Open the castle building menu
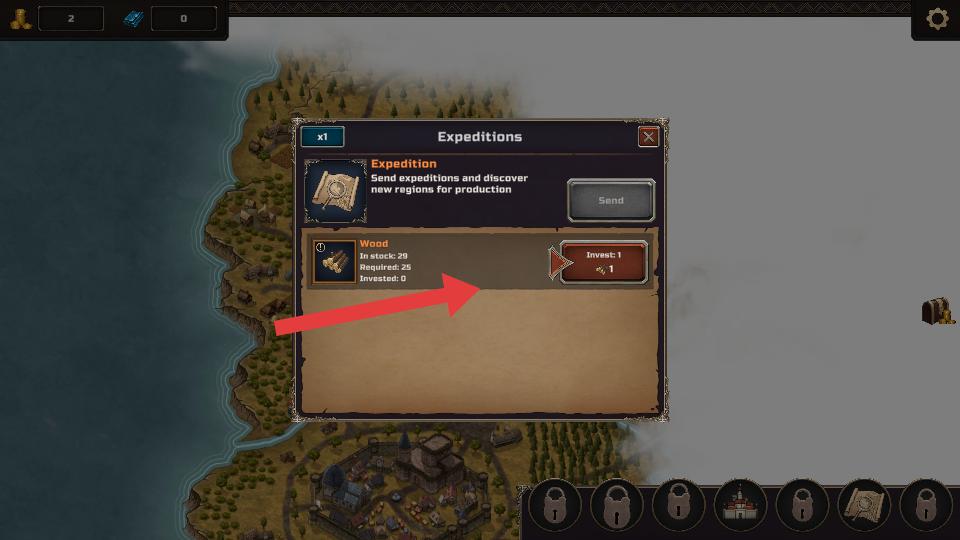960x540 pixels. coord(740,505)
